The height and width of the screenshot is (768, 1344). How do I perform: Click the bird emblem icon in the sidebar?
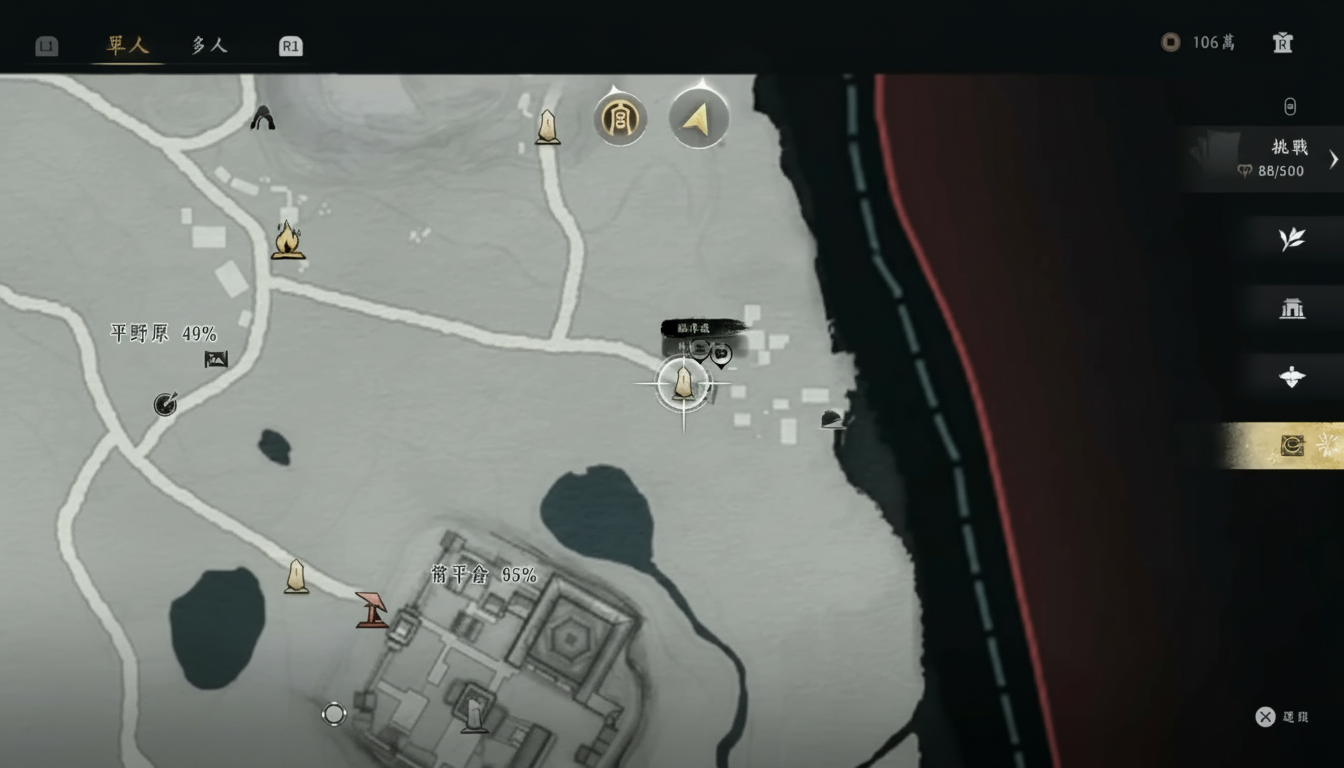coord(1291,377)
